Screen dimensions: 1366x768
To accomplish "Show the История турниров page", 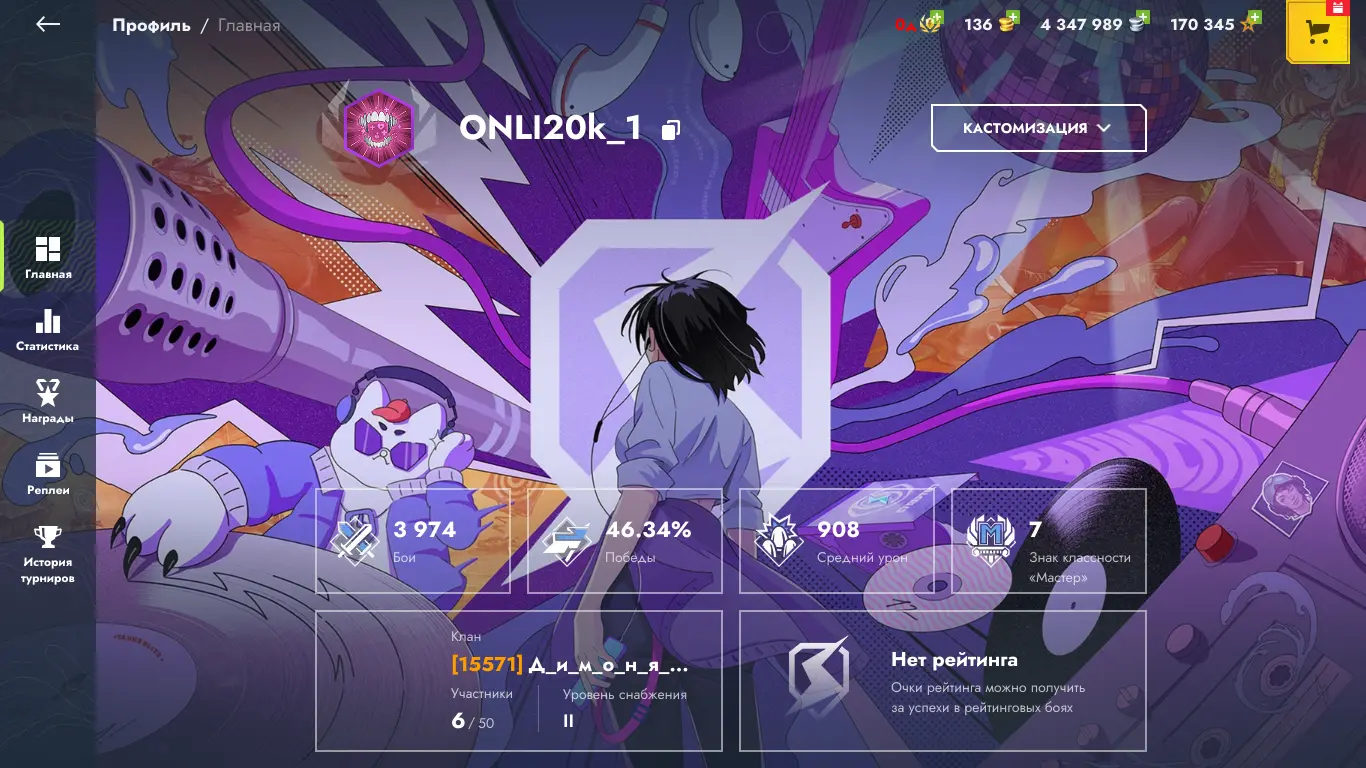I will pos(47,555).
